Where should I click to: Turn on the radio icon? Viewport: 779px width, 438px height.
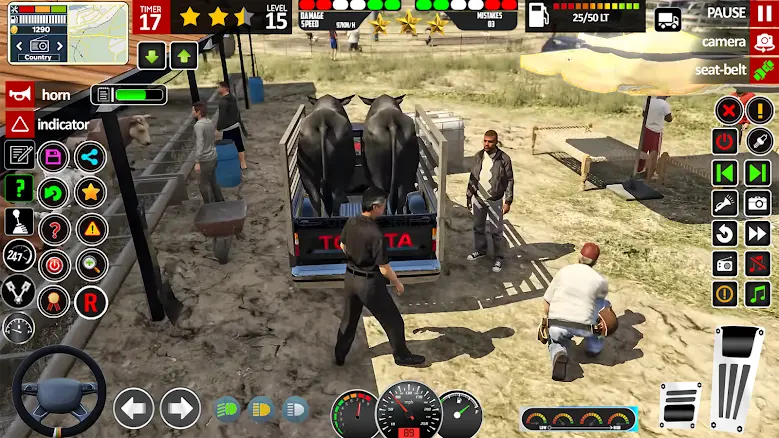[x=725, y=264]
